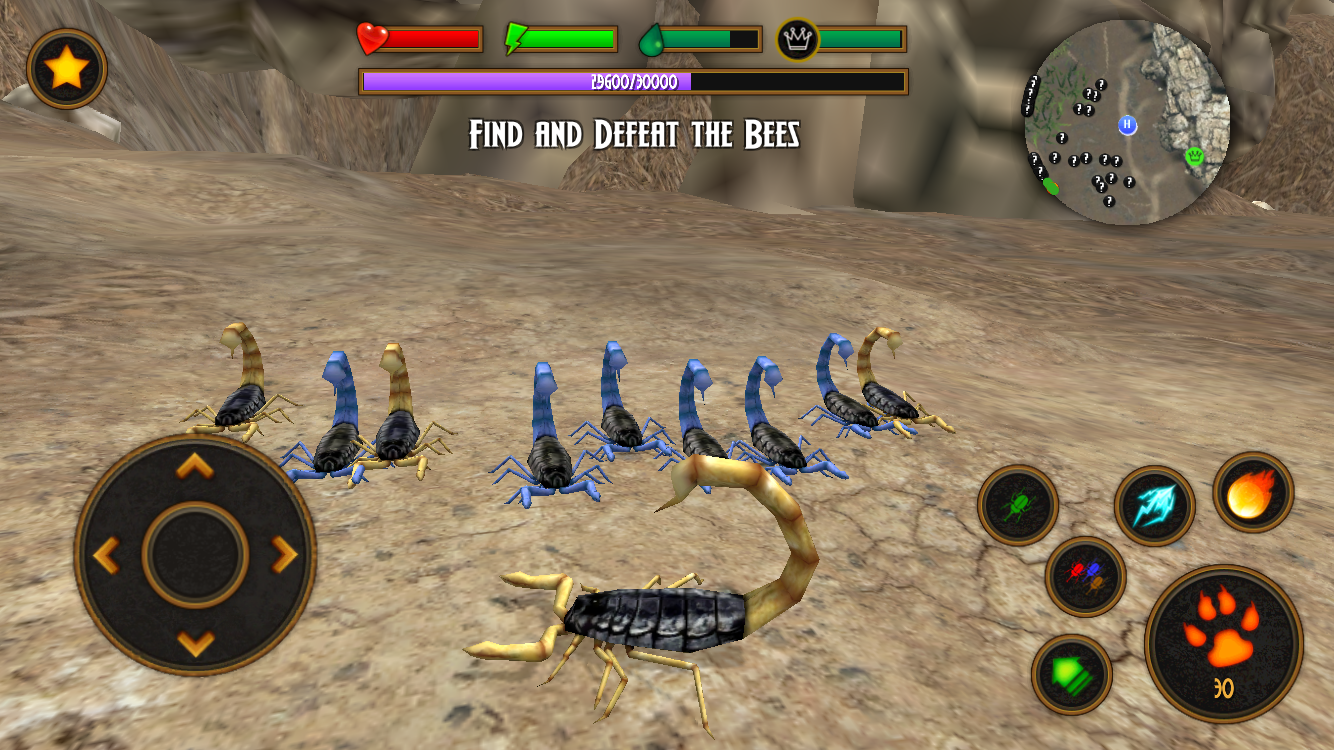The height and width of the screenshot is (750, 1334).
Task: Click the red heart health icon
Action: point(369,38)
